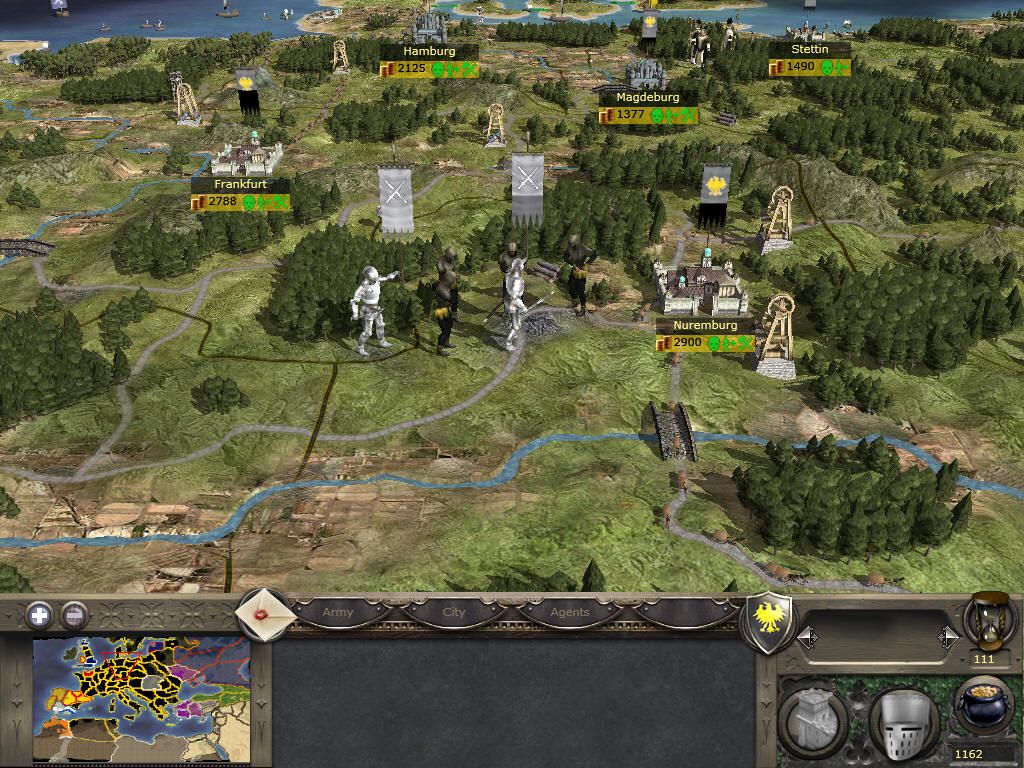Click the minimap of Europe
This screenshot has height=768, width=1024.
(141, 700)
